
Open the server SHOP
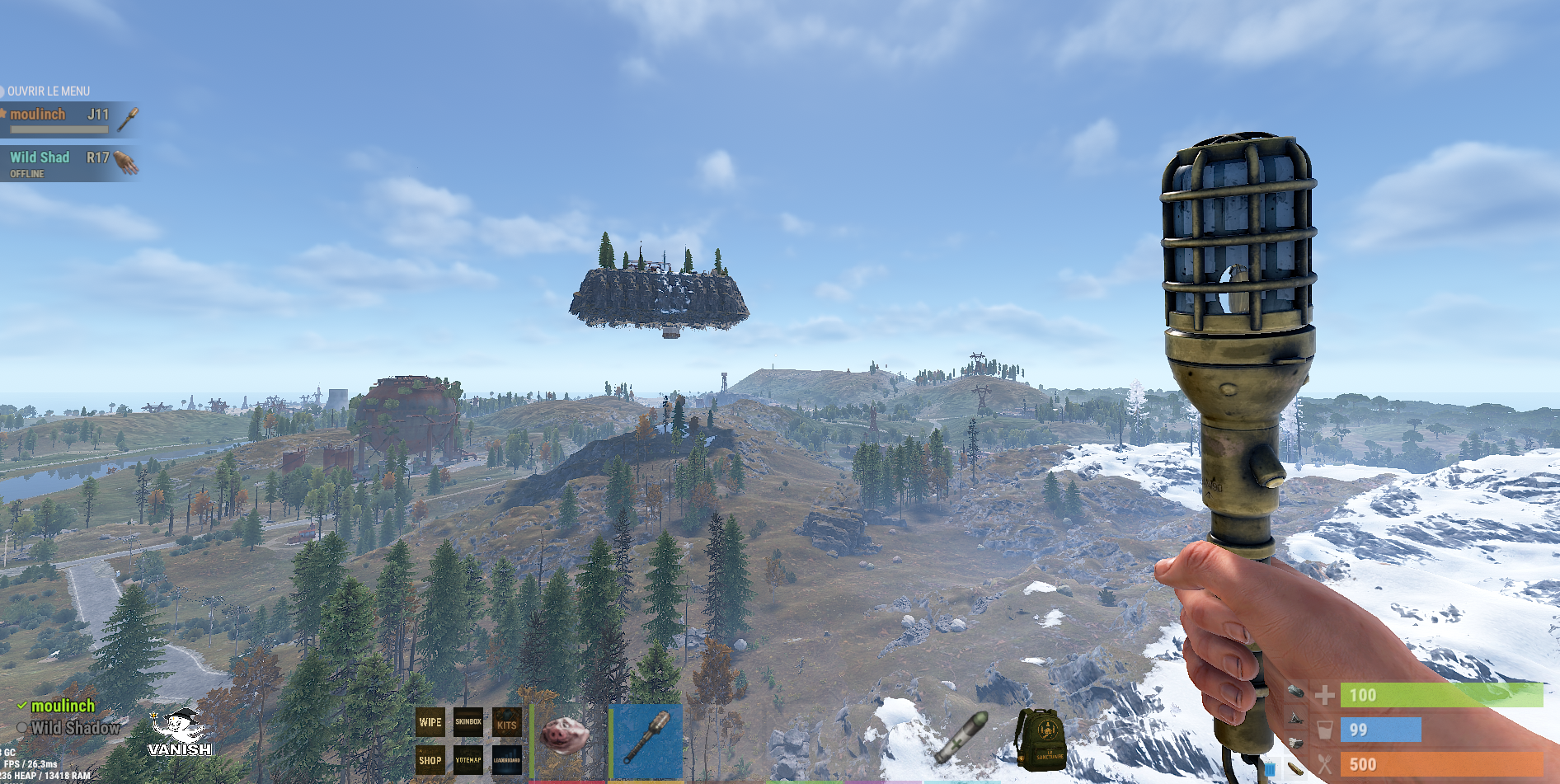(430, 760)
